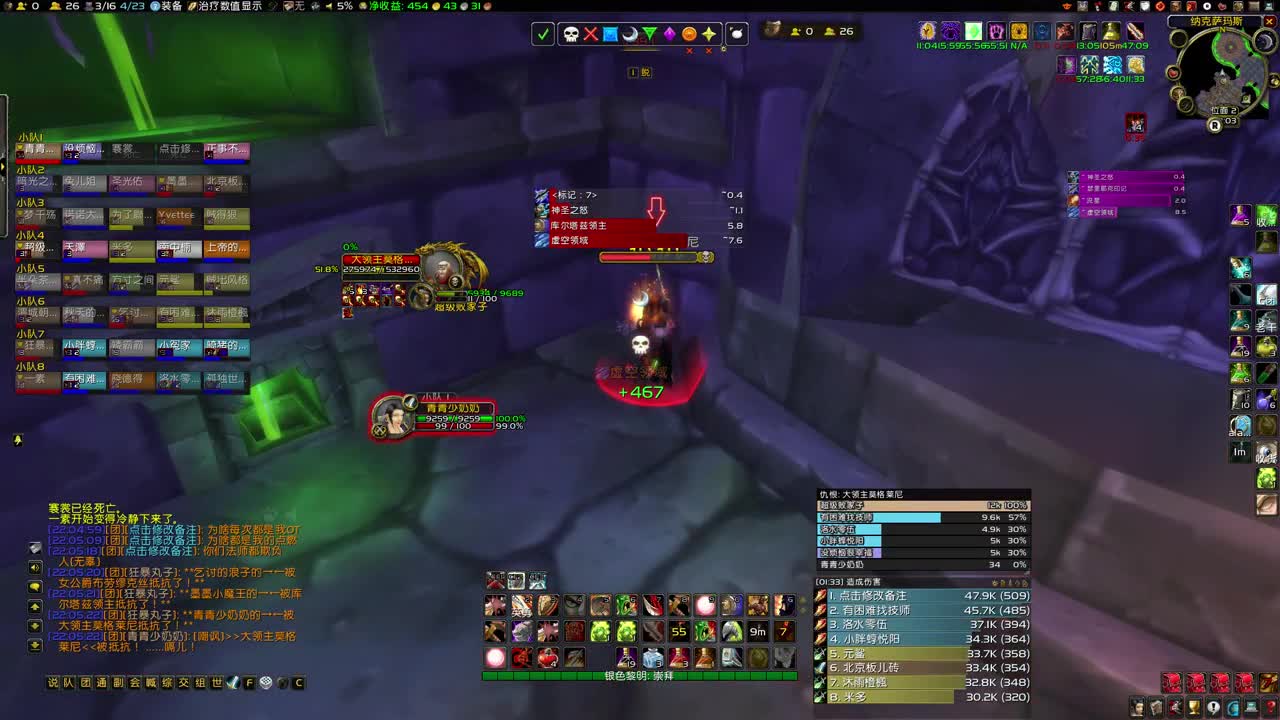Click the 说 say chat button

[53, 682]
